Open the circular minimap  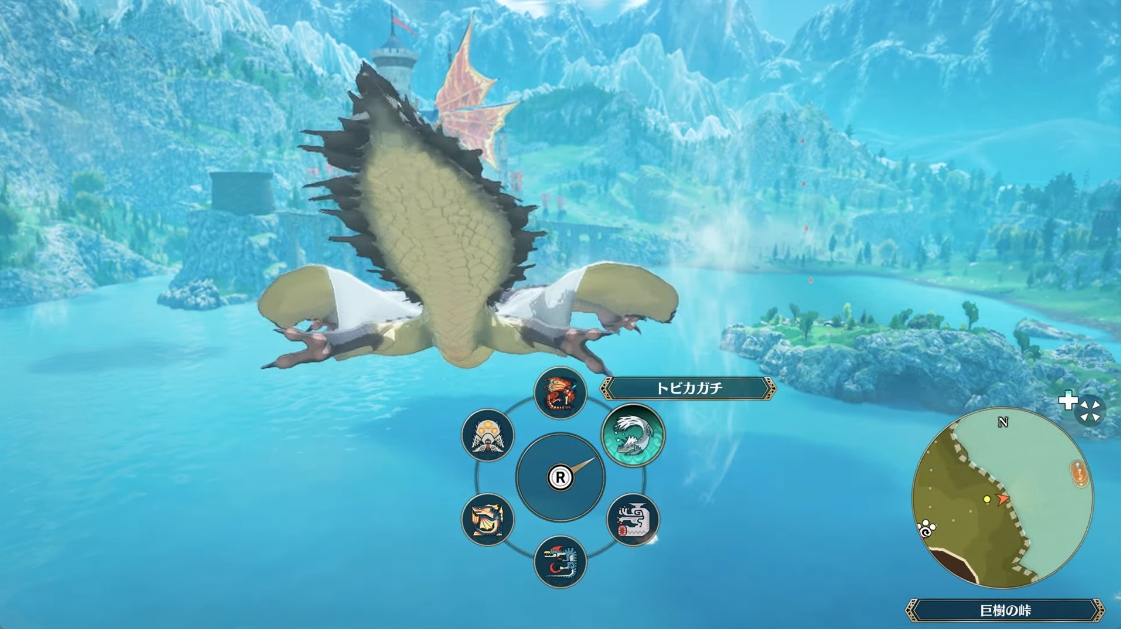click(x=1002, y=502)
